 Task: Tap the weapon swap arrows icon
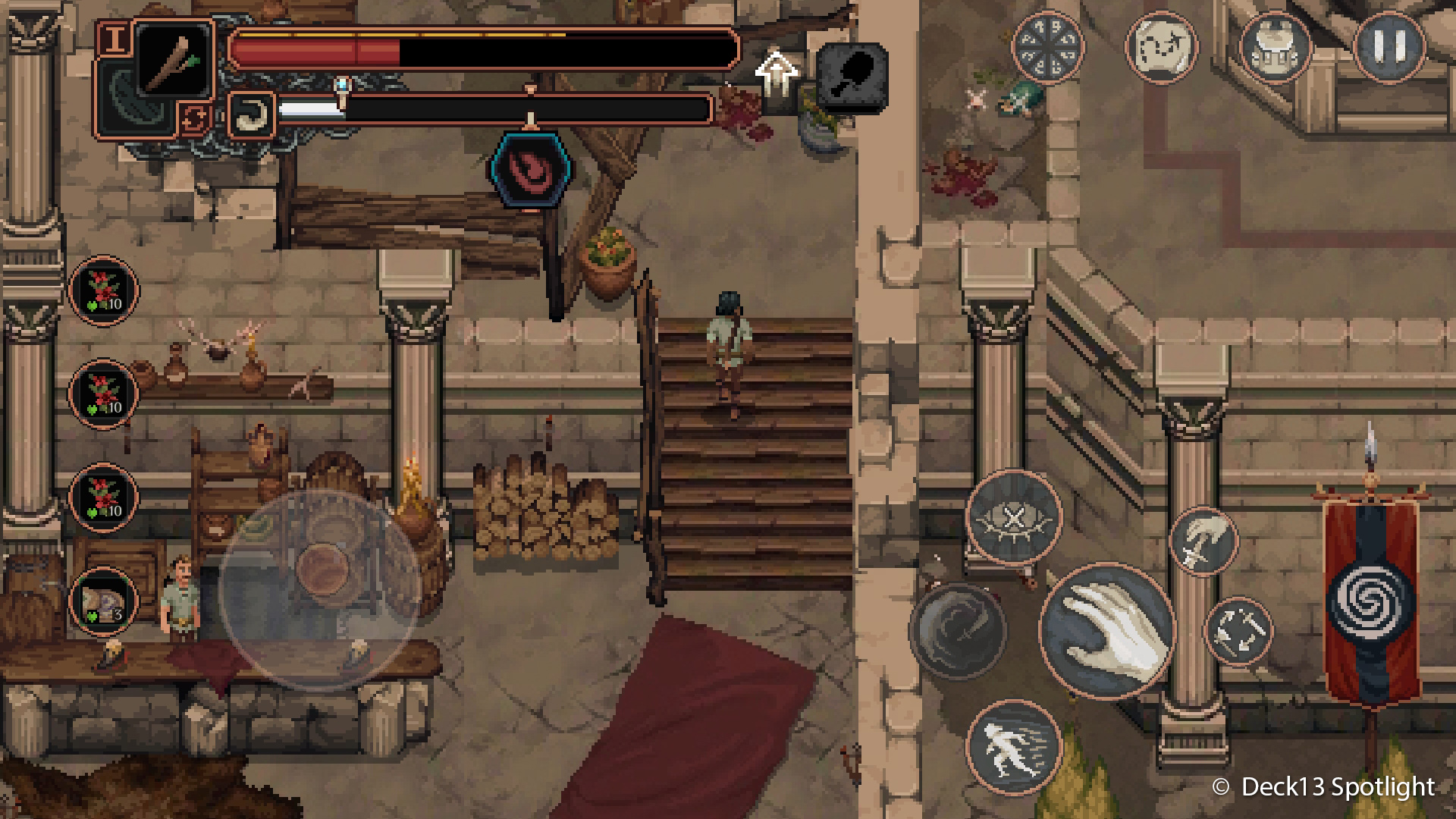click(190, 119)
